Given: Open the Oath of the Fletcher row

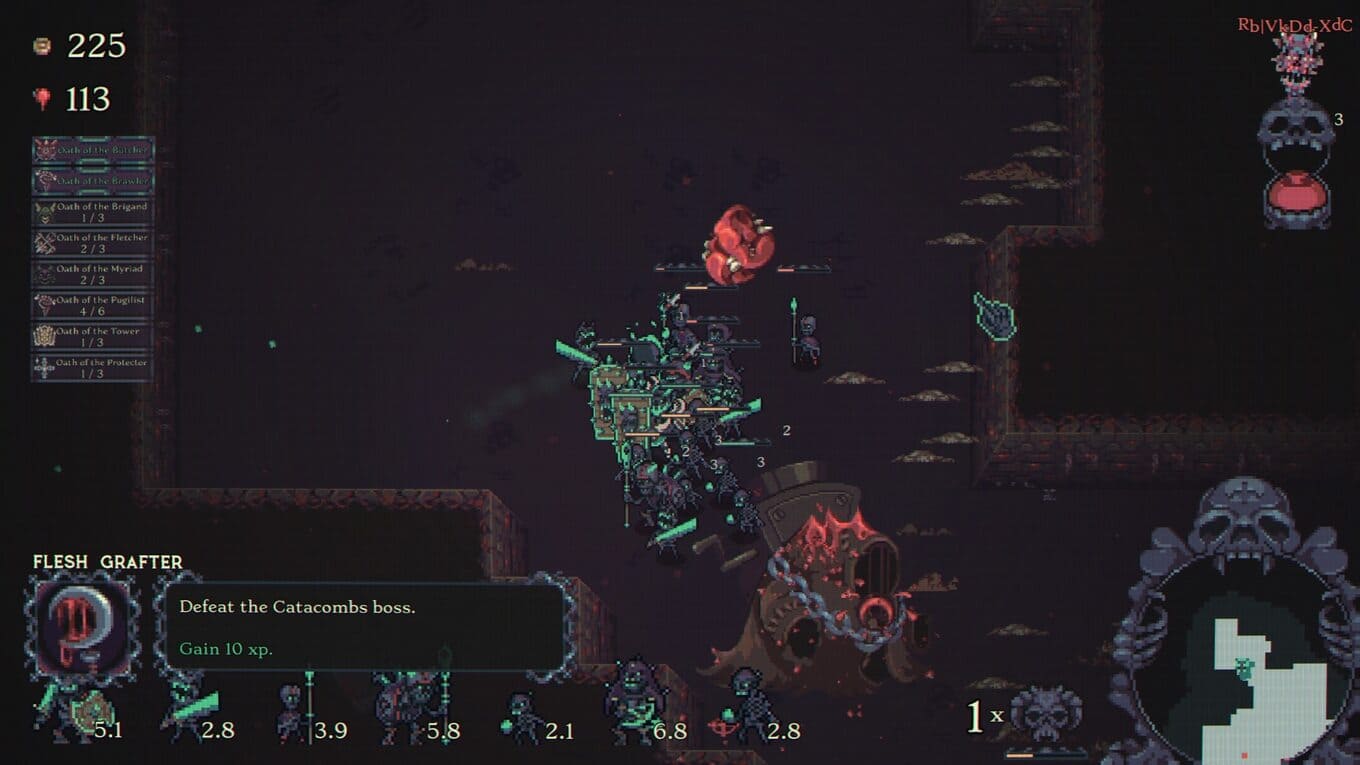Looking at the screenshot, I should (93, 243).
